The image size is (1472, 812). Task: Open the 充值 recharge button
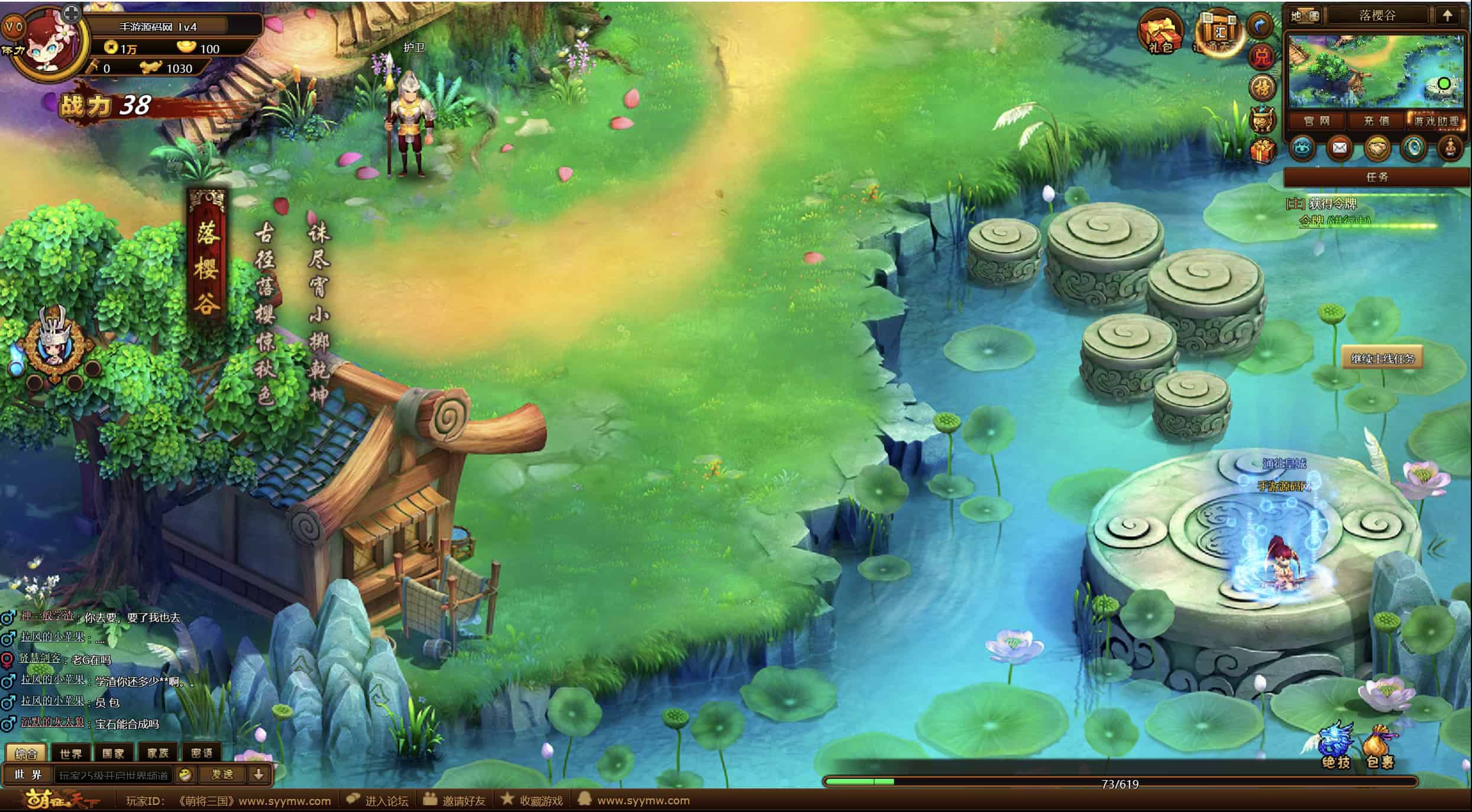click(x=1376, y=121)
